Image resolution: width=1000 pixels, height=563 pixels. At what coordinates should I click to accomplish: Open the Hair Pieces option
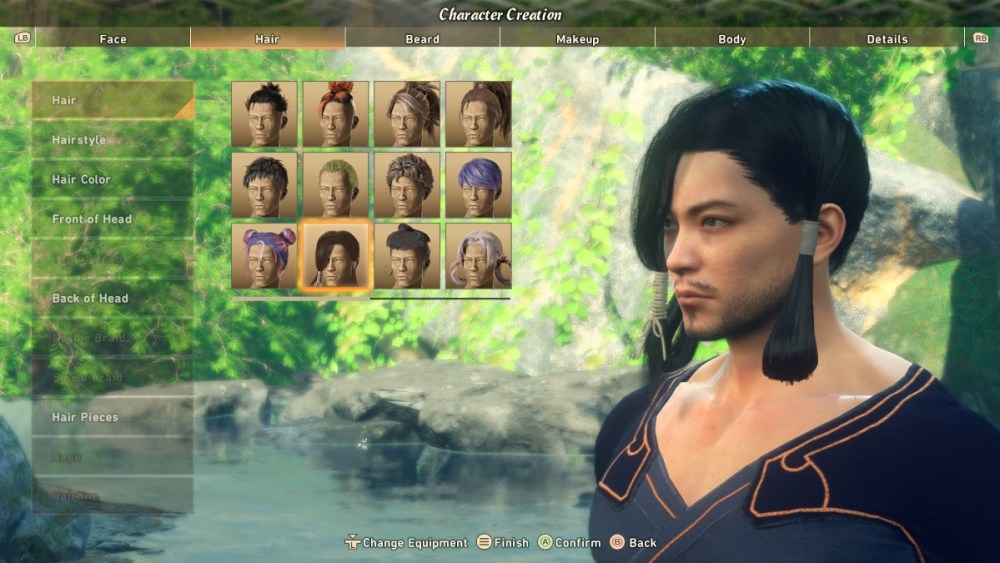pos(112,417)
